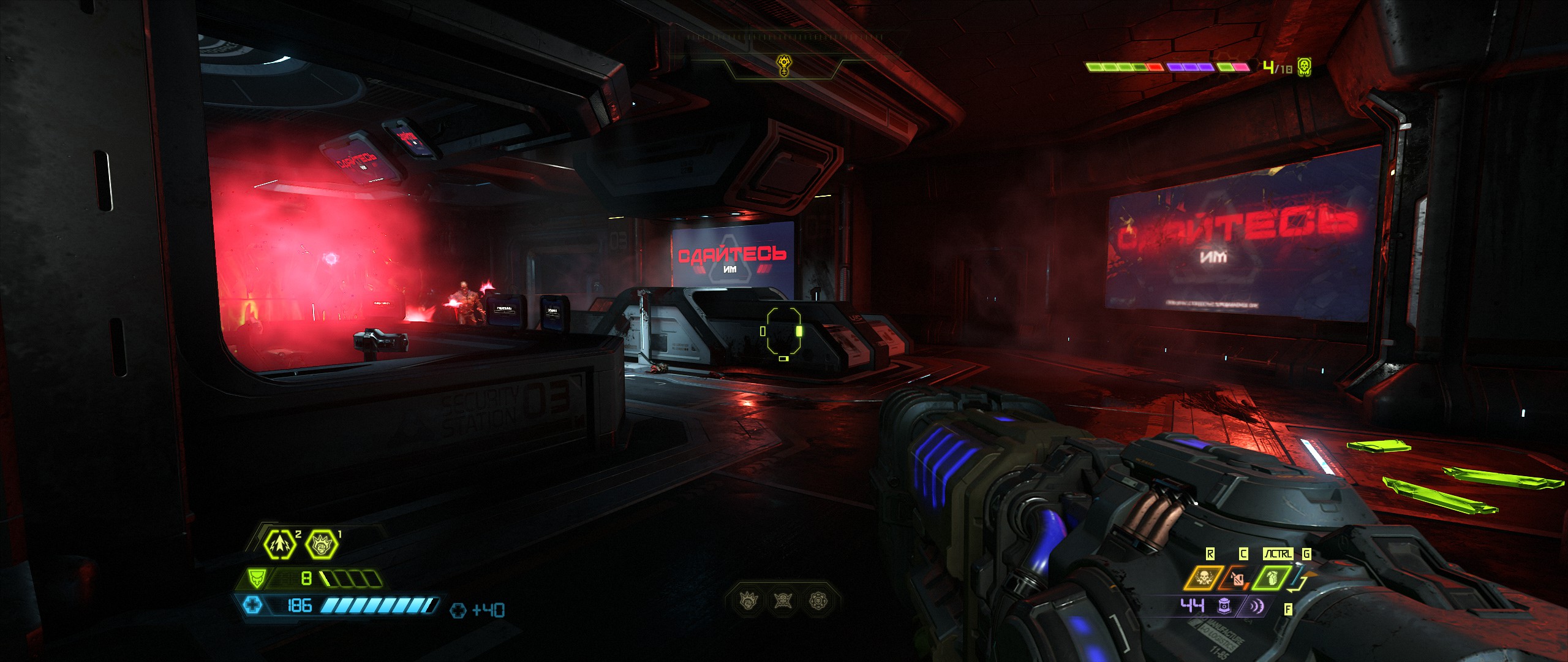Viewport: 1568px width, 662px height.
Task: Click the objective marker on the compass
Action: 783,65
